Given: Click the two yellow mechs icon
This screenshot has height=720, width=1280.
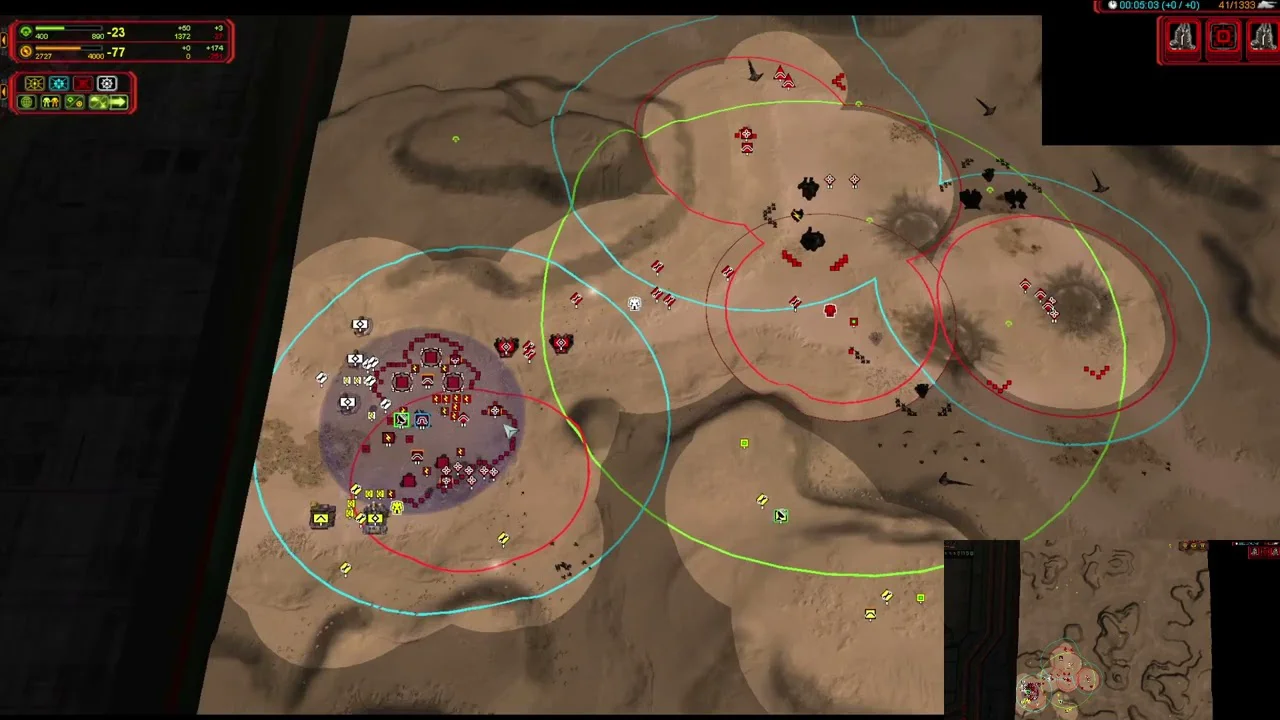Looking at the screenshot, I should [x=50, y=102].
